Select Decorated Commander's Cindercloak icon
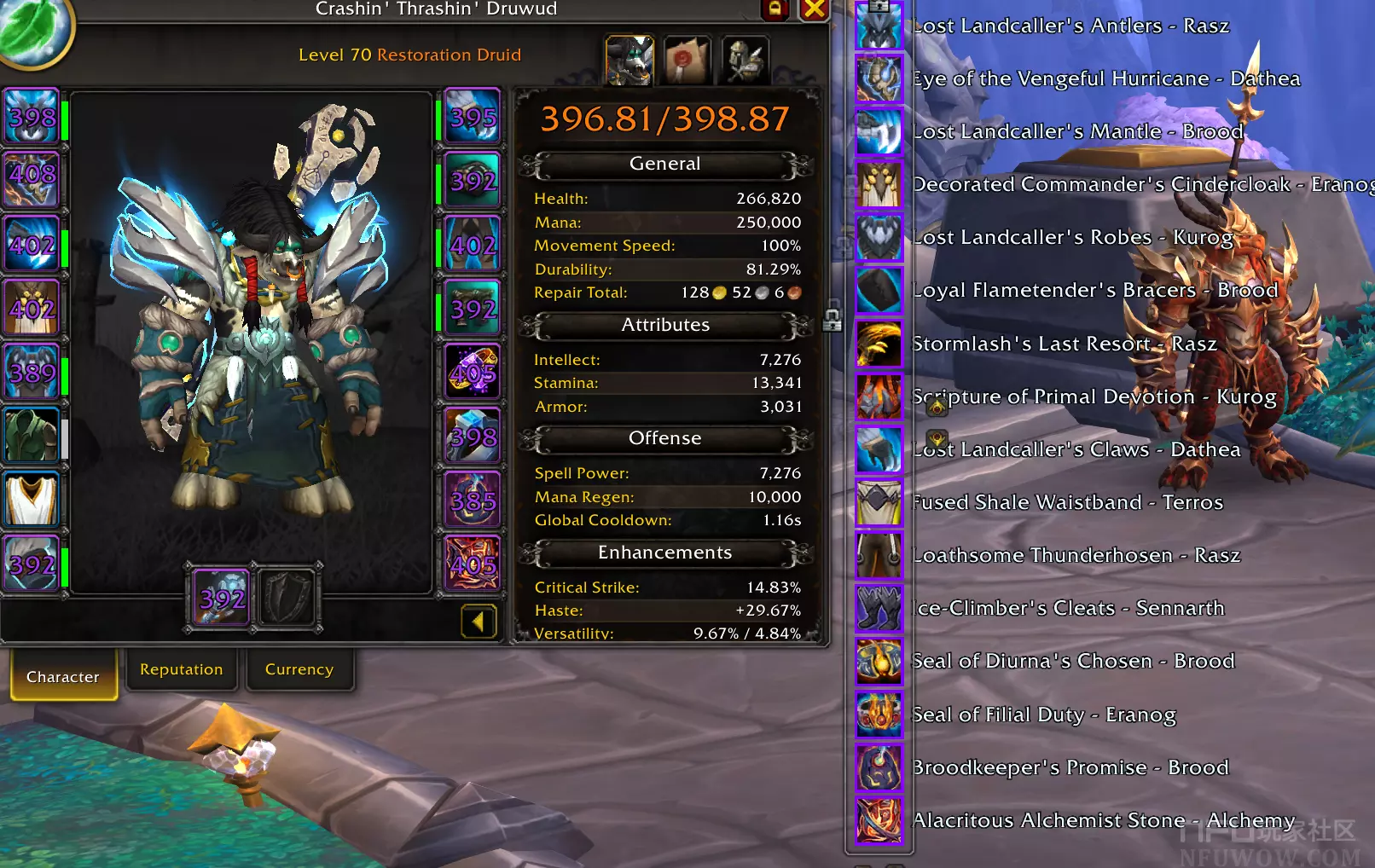 coord(879,185)
